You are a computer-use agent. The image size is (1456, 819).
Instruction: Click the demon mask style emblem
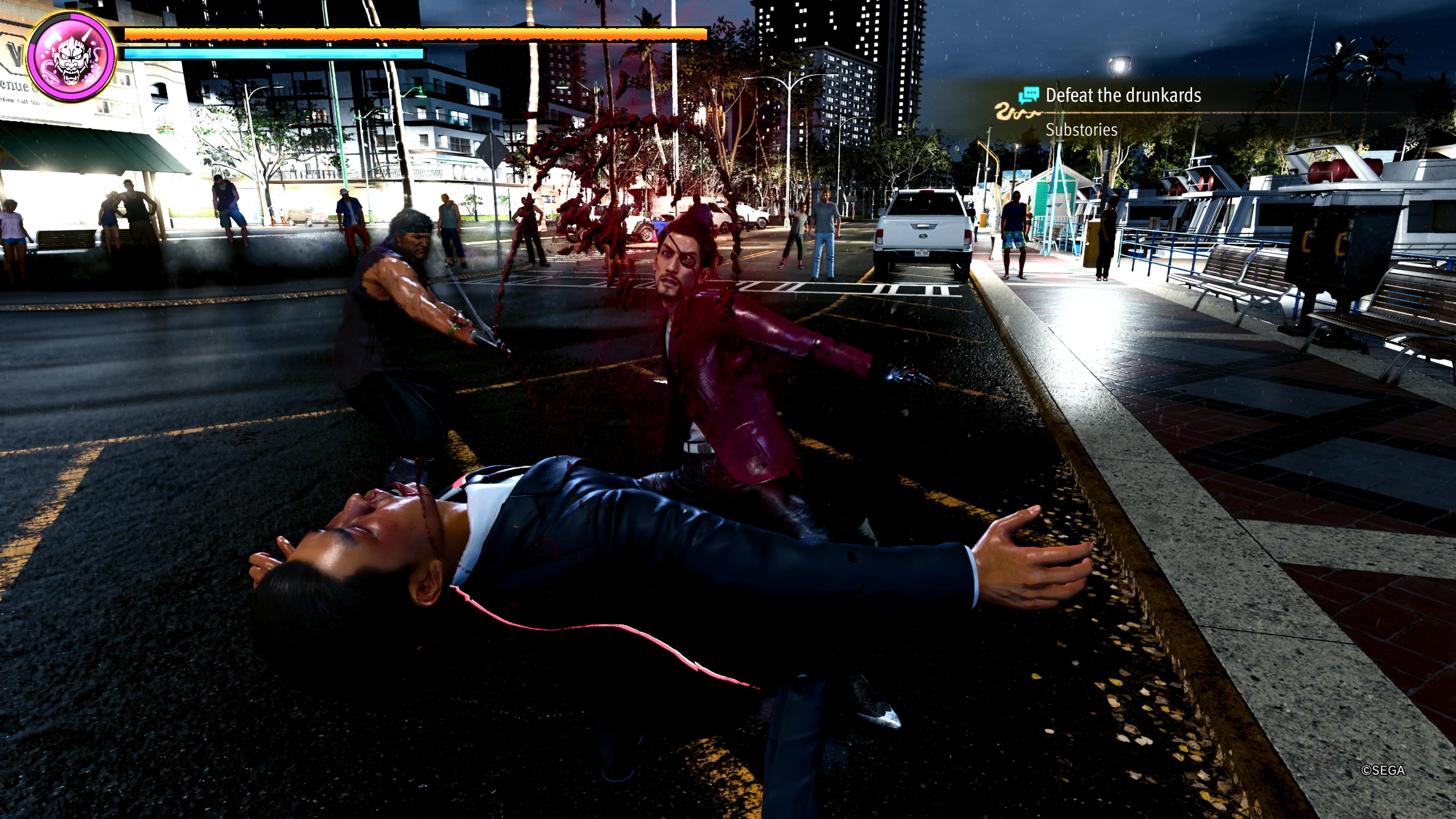pos(71,56)
